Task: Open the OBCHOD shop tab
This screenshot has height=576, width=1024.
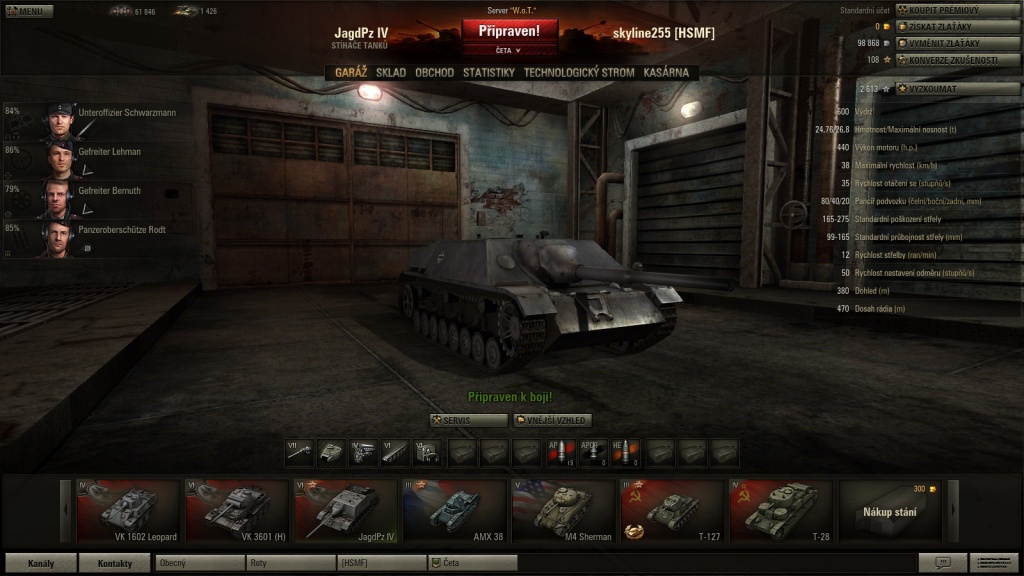Action: [434, 72]
